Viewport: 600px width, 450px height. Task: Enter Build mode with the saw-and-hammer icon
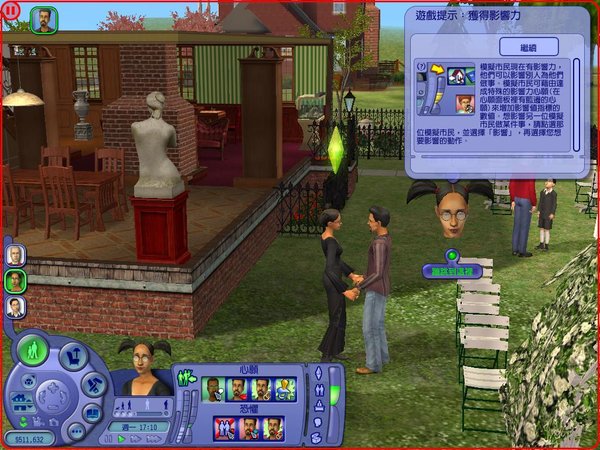(93, 384)
